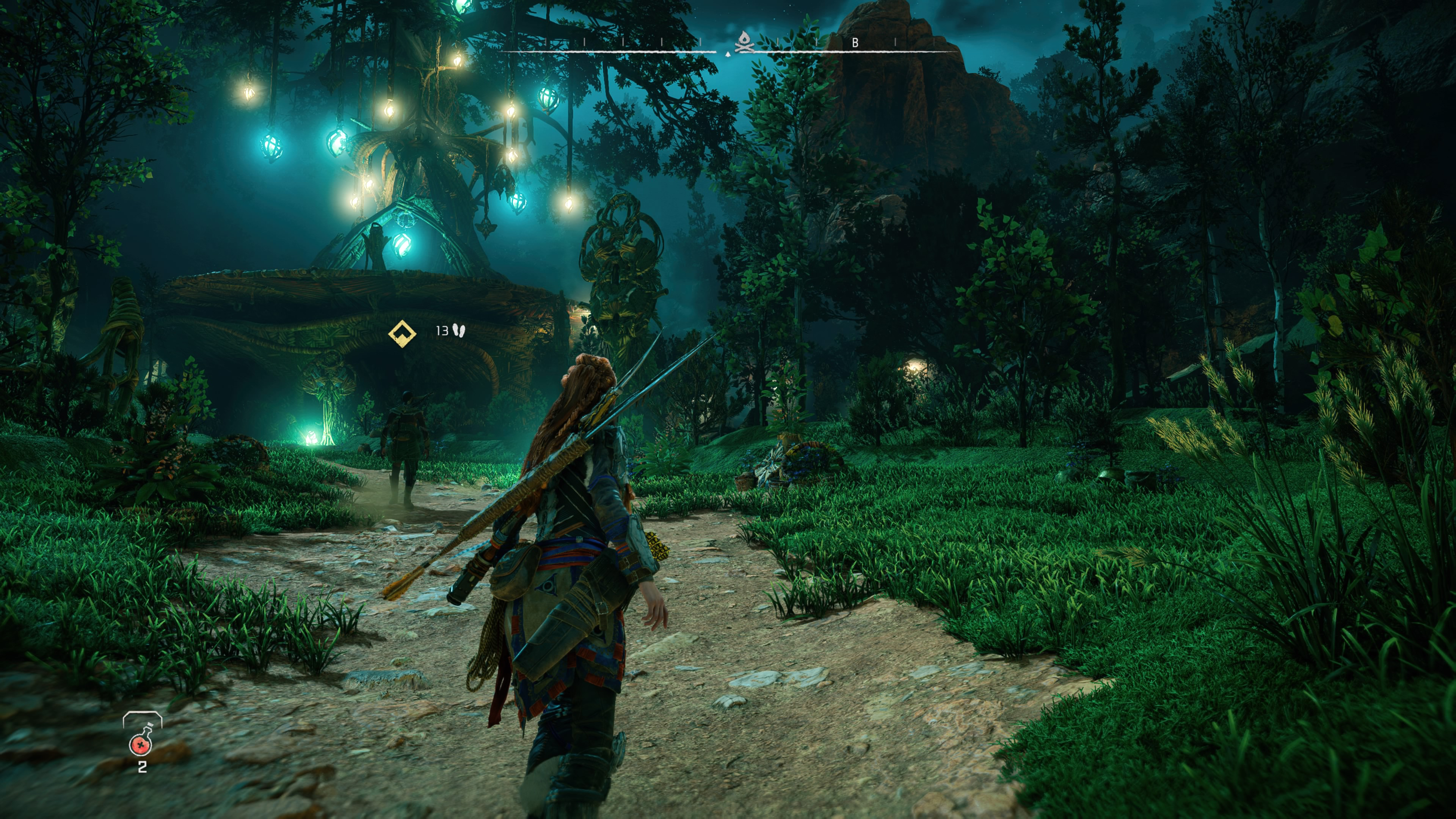This screenshot has width=1456, height=819.
Task: Select the red health potion slot
Action: coord(141,744)
